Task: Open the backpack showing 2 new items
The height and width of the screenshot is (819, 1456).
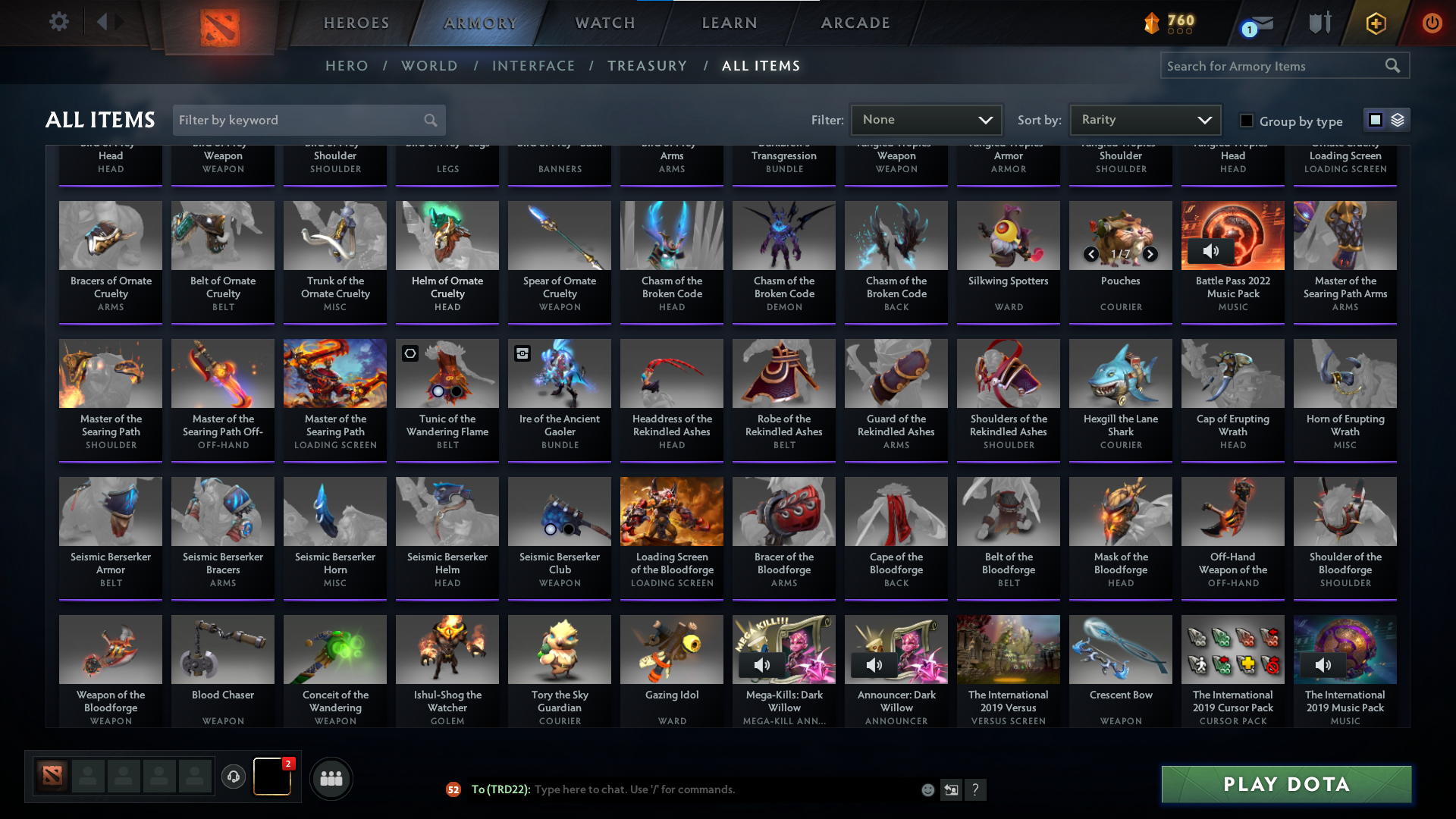Action: pos(271,778)
